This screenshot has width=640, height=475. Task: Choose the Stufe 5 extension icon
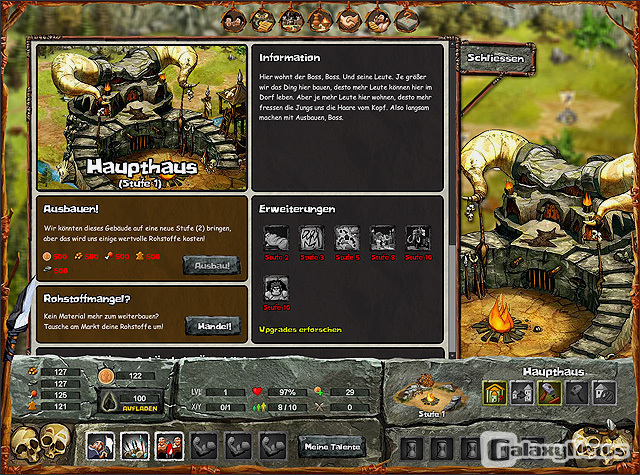[348, 238]
